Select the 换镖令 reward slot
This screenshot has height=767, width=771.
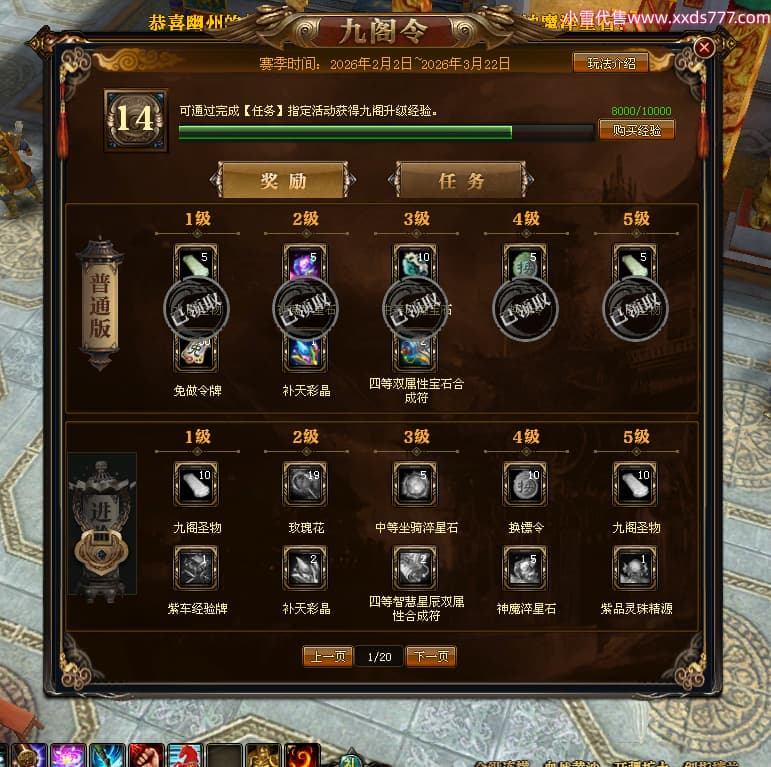(x=524, y=483)
